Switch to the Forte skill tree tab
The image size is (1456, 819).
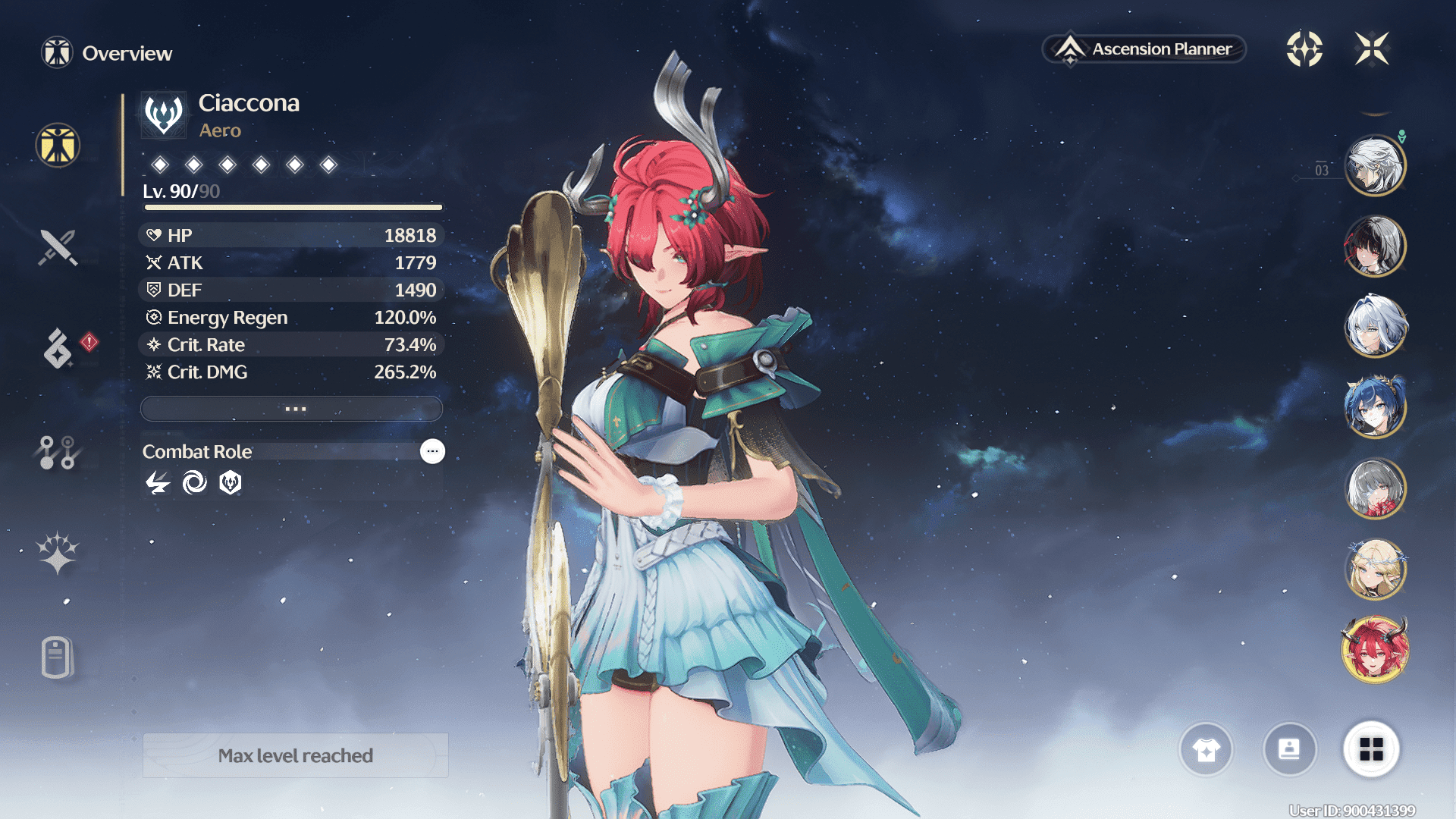58,453
